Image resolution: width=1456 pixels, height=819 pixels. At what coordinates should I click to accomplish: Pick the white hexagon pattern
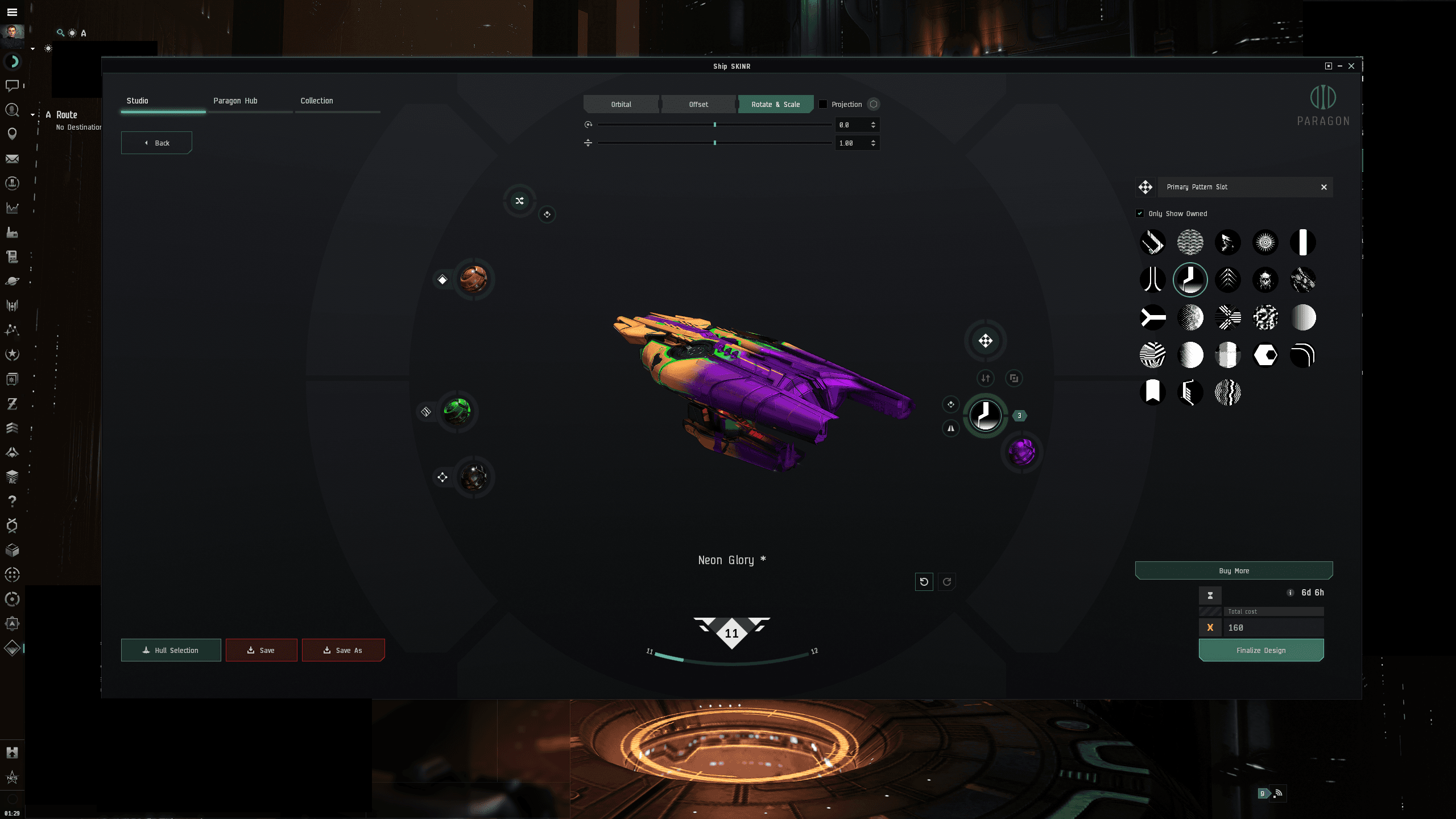pyautogui.click(x=1265, y=355)
